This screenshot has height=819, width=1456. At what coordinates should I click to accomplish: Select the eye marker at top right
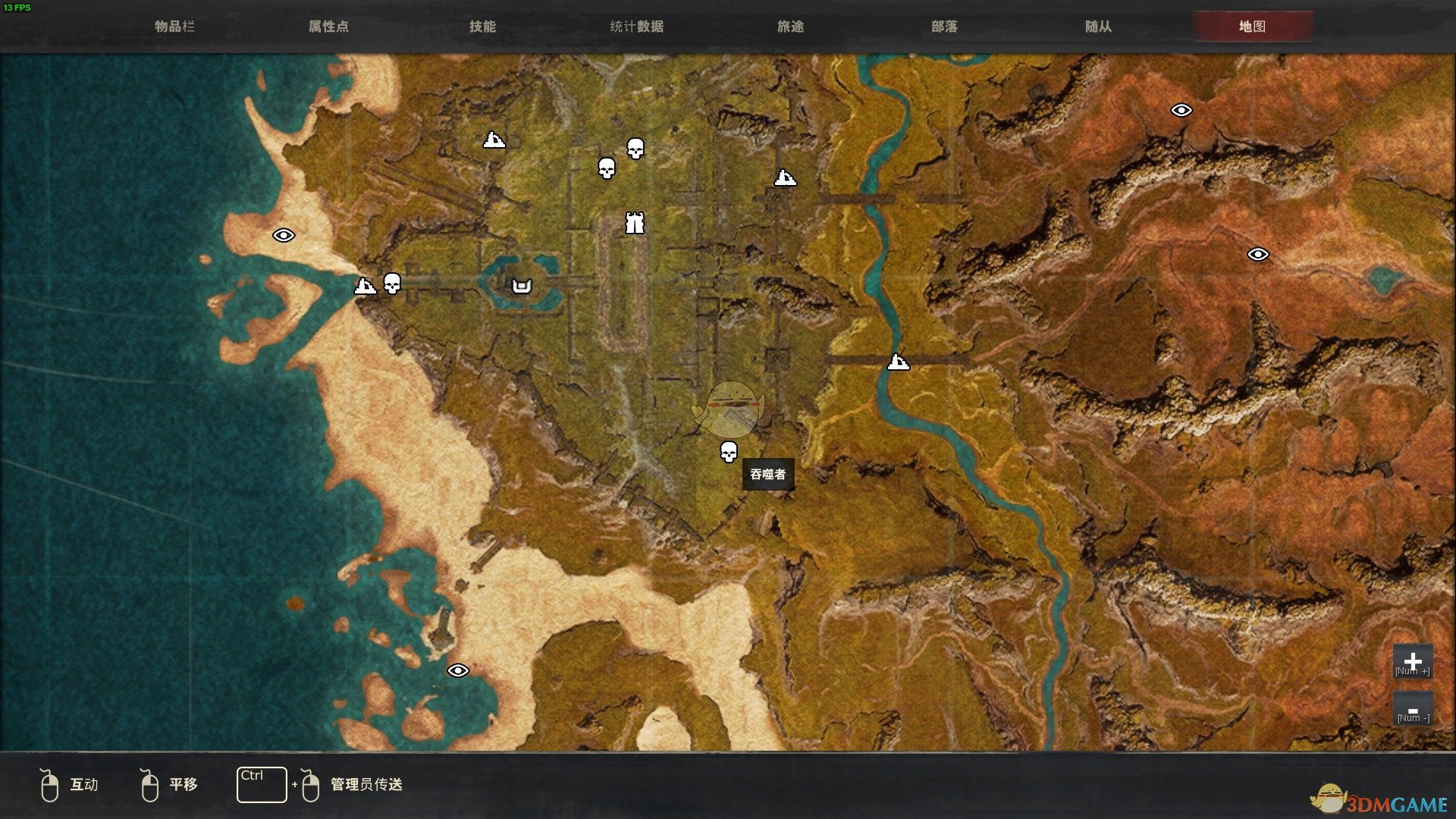1181,111
